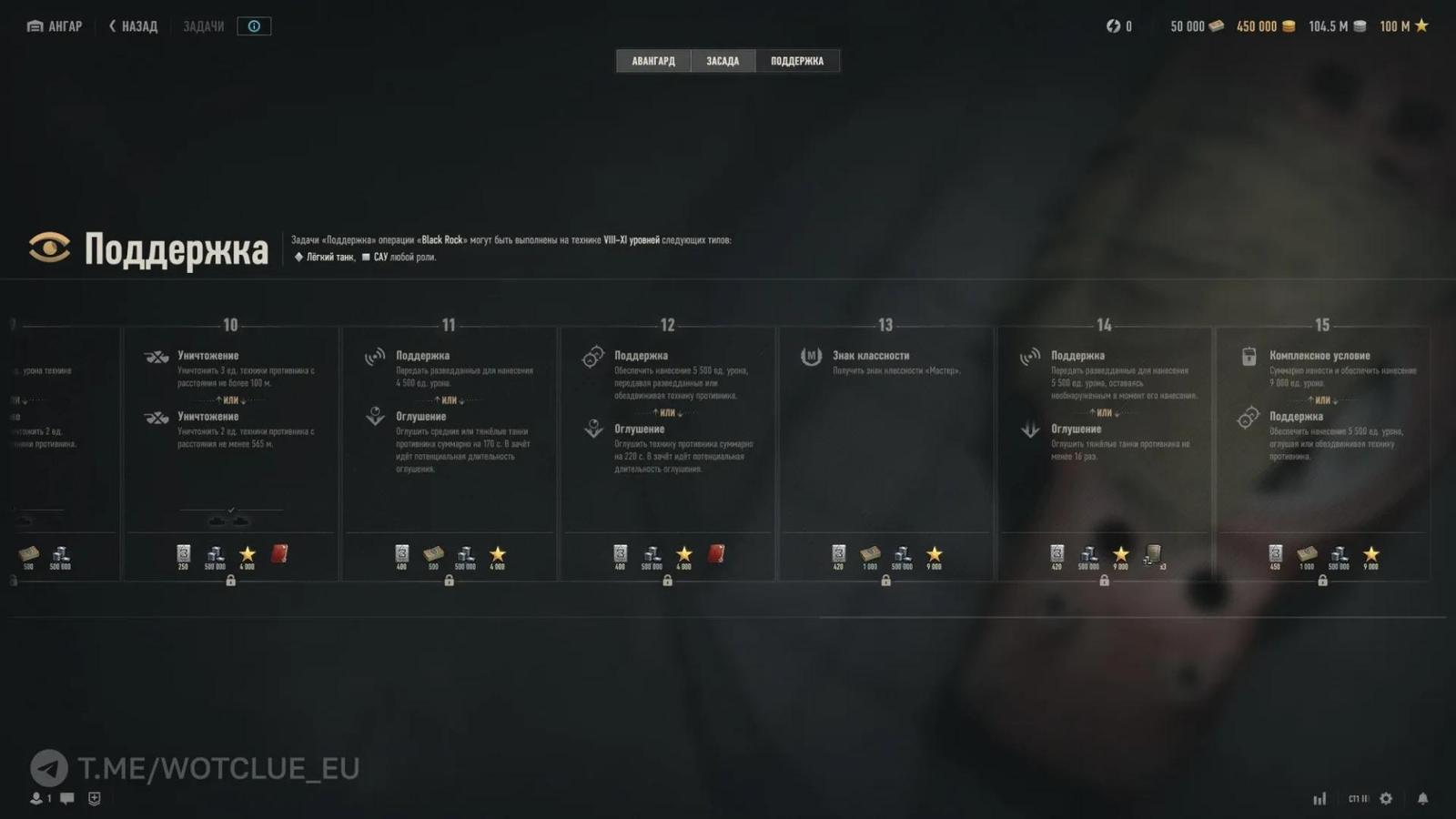Open the CT1 server selector near settings

(1358, 797)
